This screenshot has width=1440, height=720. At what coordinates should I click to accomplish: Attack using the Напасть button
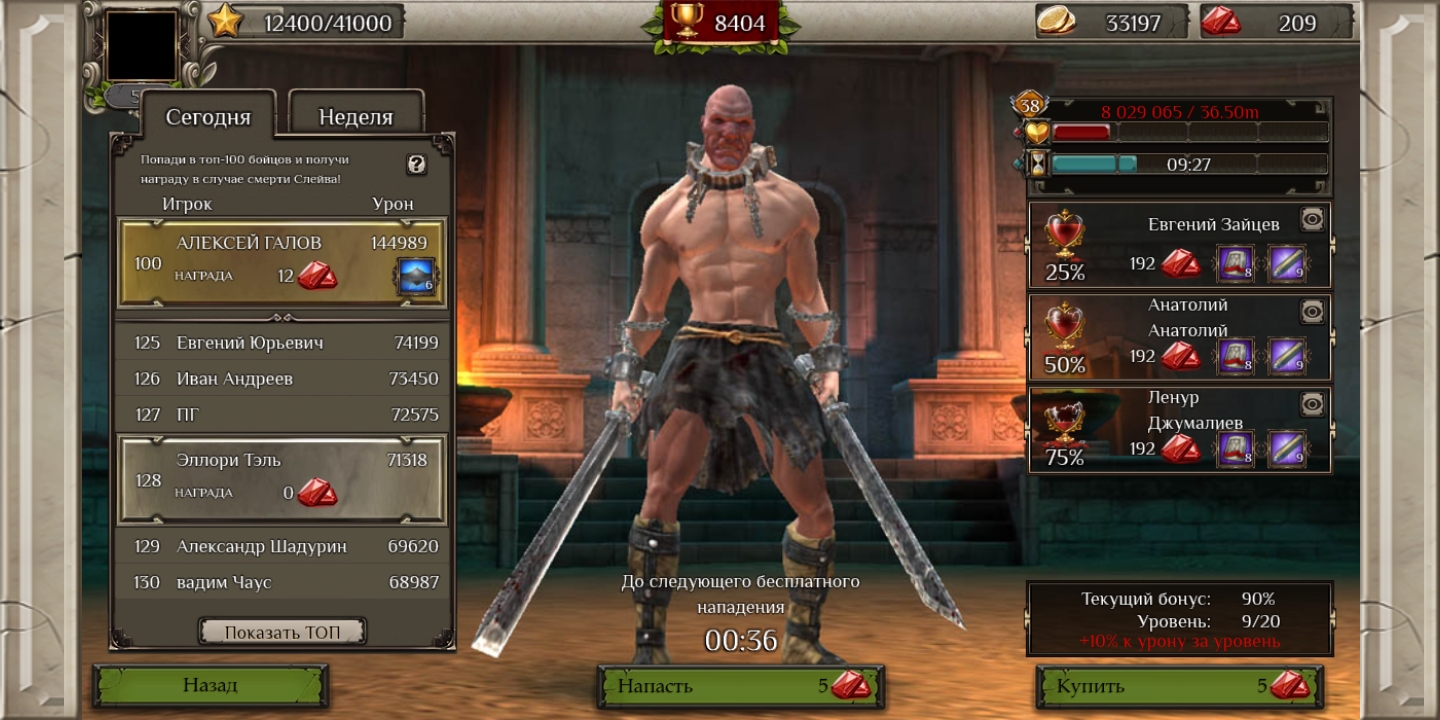(x=740, y=686)
